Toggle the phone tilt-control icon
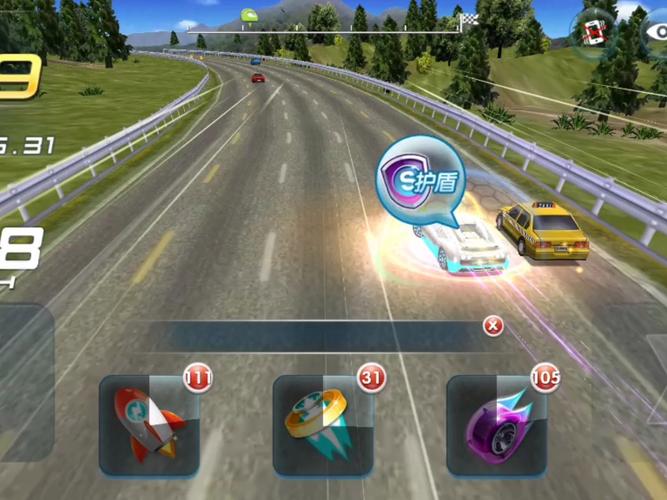Screen dimensions: 667x500 (x=598, y=30)
